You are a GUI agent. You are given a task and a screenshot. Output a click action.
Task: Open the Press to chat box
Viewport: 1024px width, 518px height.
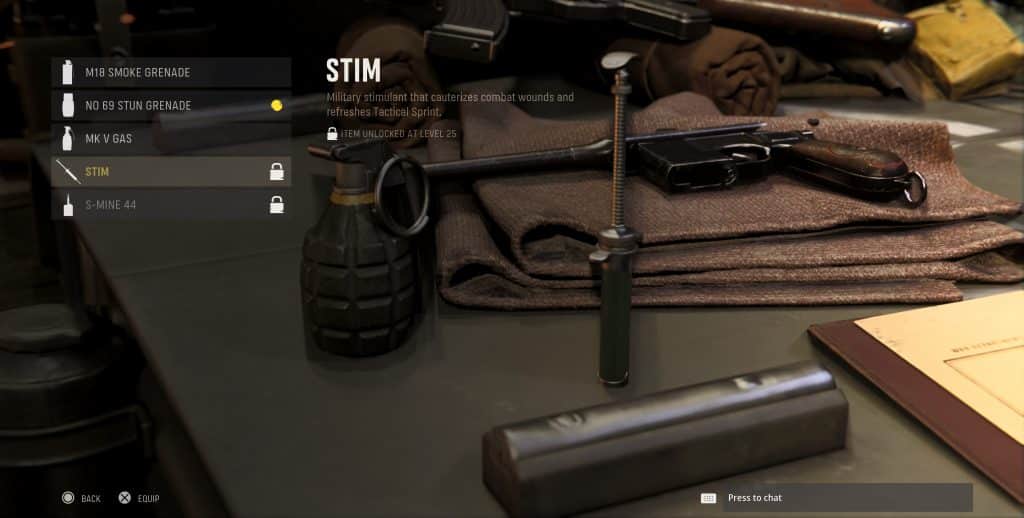(834, 498)
